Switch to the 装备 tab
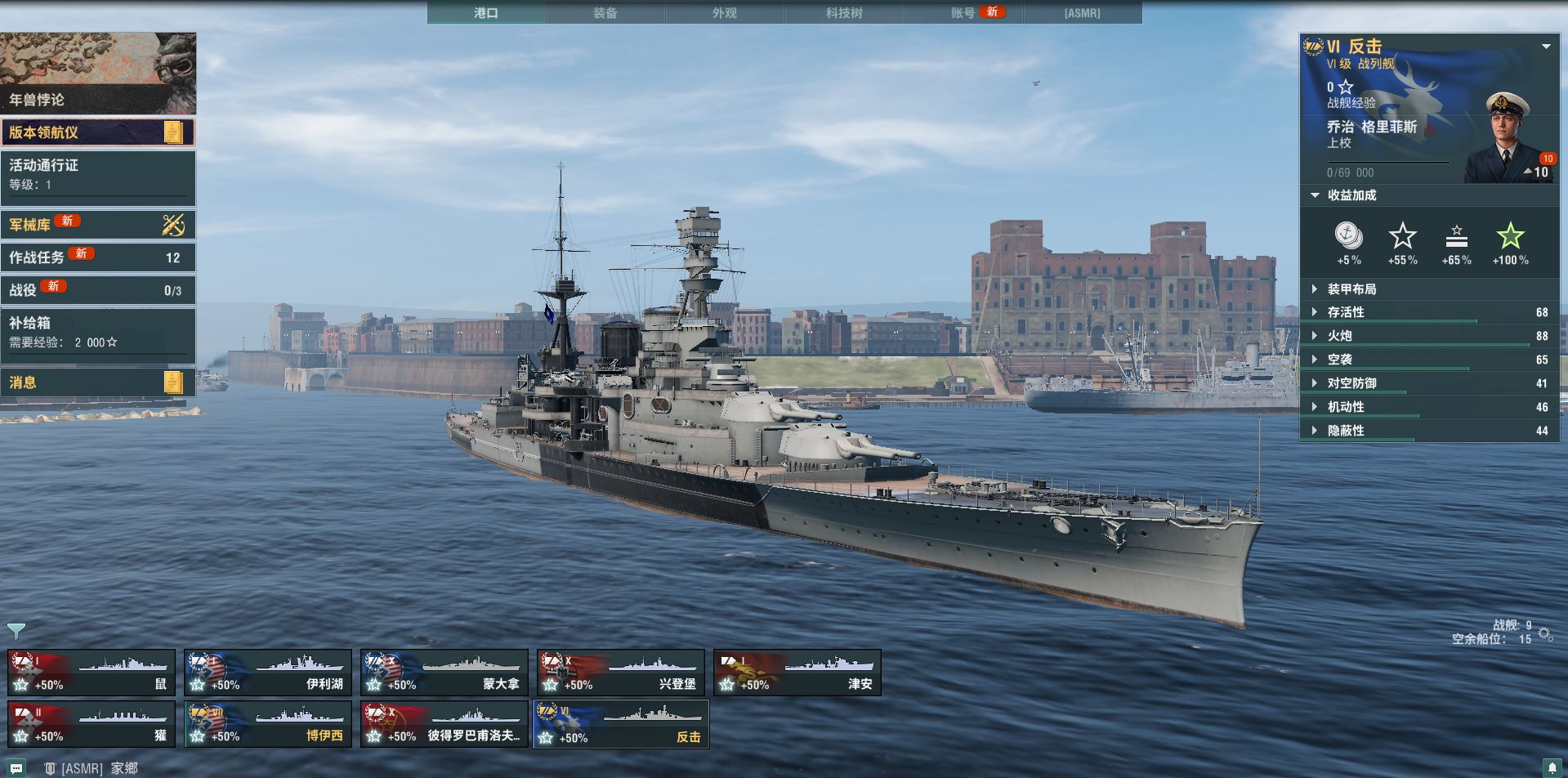This screenshot has width=1568, height=778. [x=605, y=12]
